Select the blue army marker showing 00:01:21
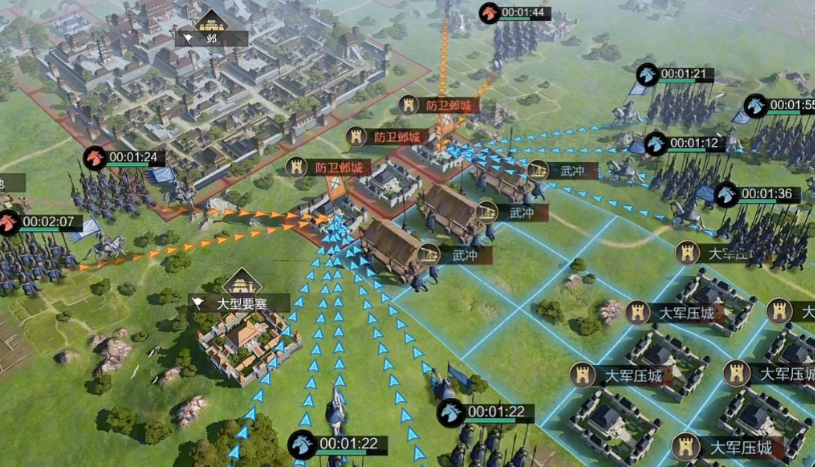The width and height of the screenshot is (815, 467). tap(647, 74)
